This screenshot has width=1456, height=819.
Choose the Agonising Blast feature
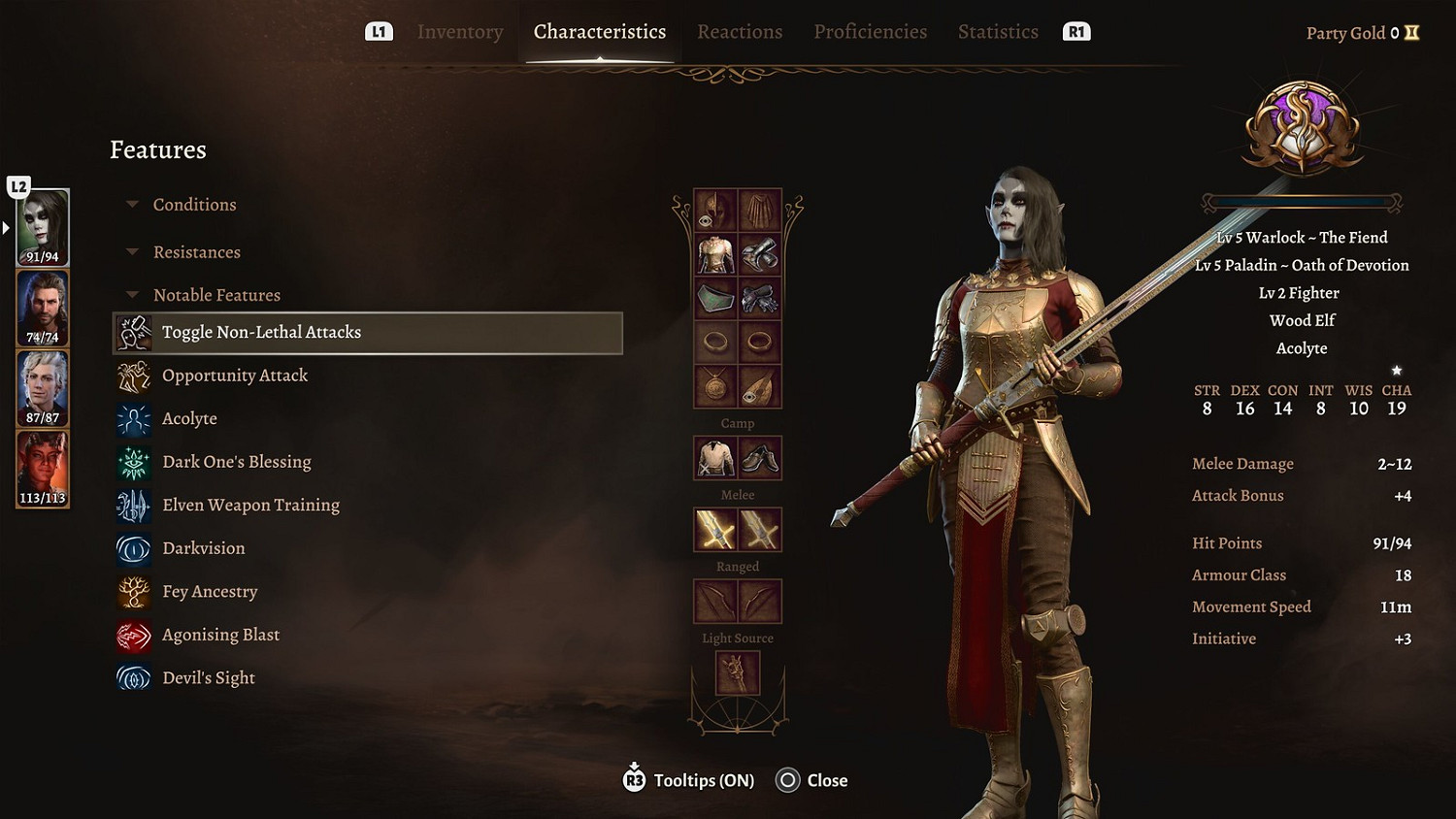pos(220,635)
